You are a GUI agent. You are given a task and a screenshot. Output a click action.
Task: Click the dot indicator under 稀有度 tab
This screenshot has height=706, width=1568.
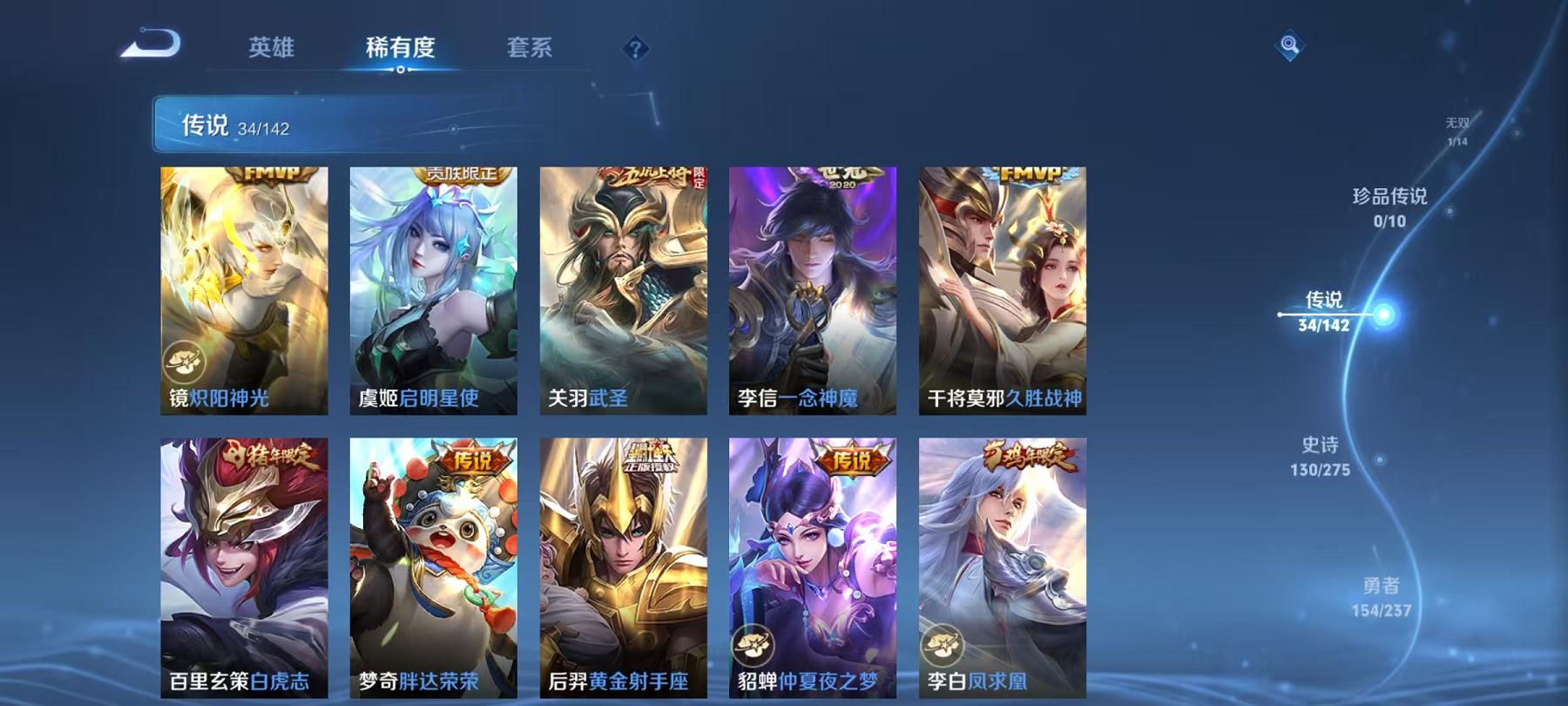(x=402, y=67)
